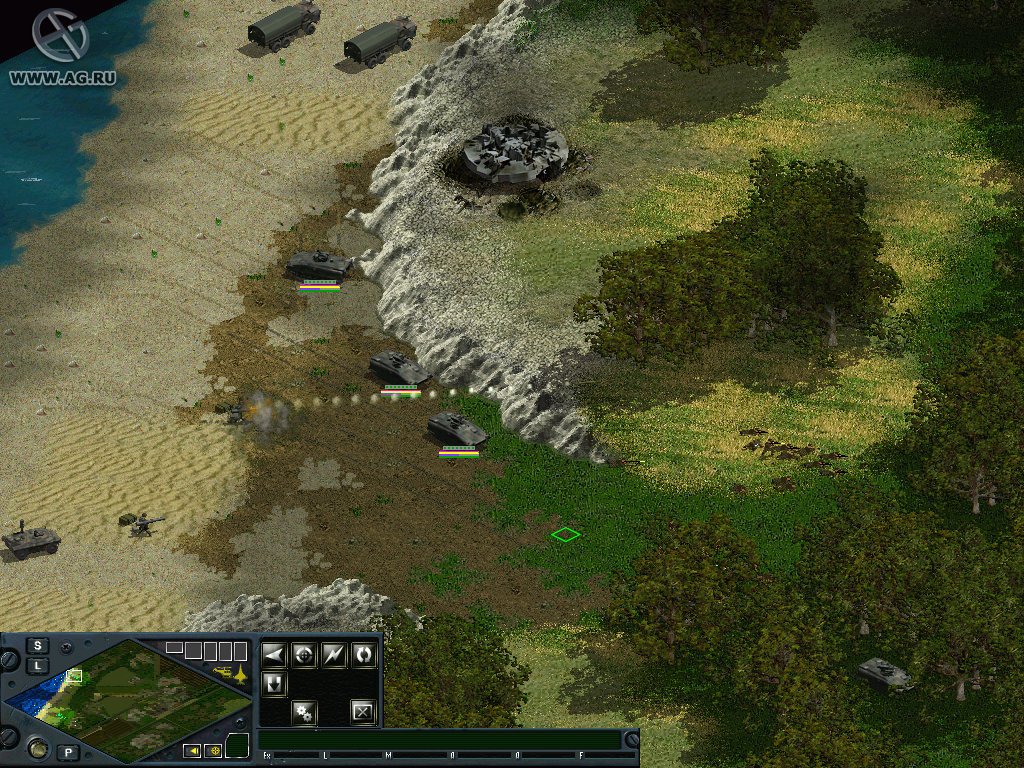Image resolution: width=1024 pixels, height=768 pixels.
Task: Activate the crosshair attack command
Action: (x=304, y=655)
